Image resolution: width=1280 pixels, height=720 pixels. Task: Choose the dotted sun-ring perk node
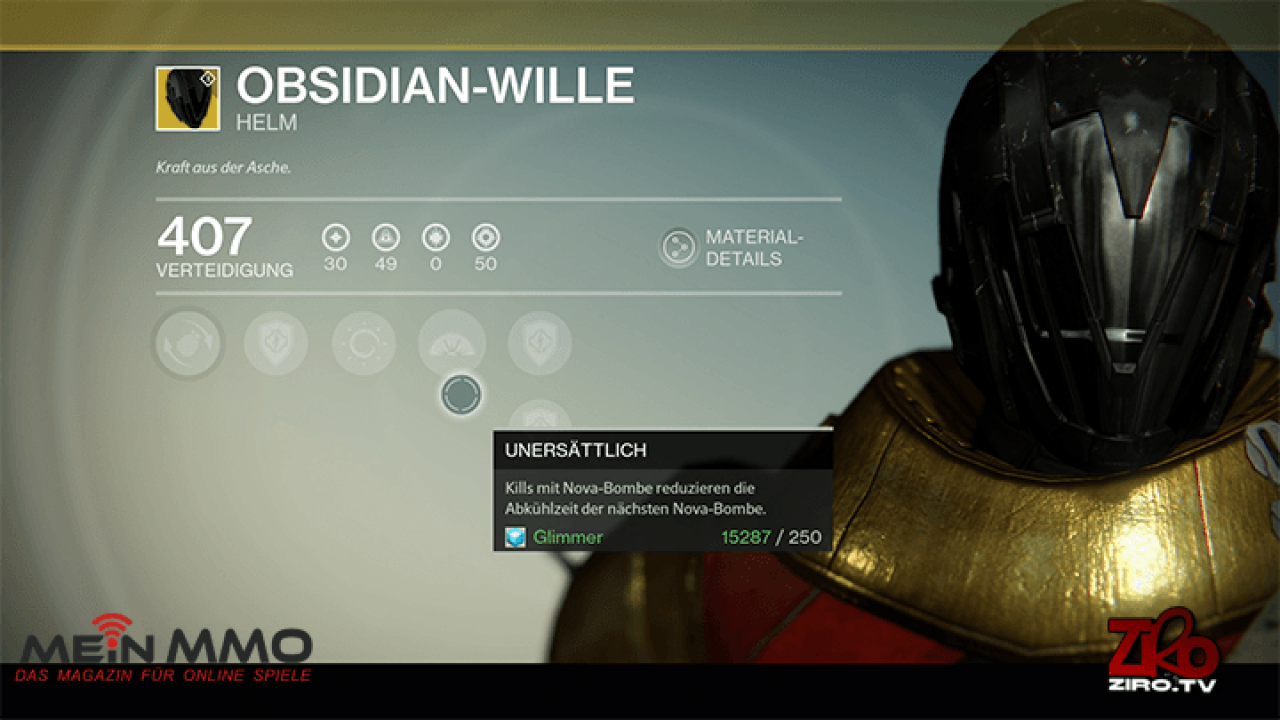pos(365,343)
